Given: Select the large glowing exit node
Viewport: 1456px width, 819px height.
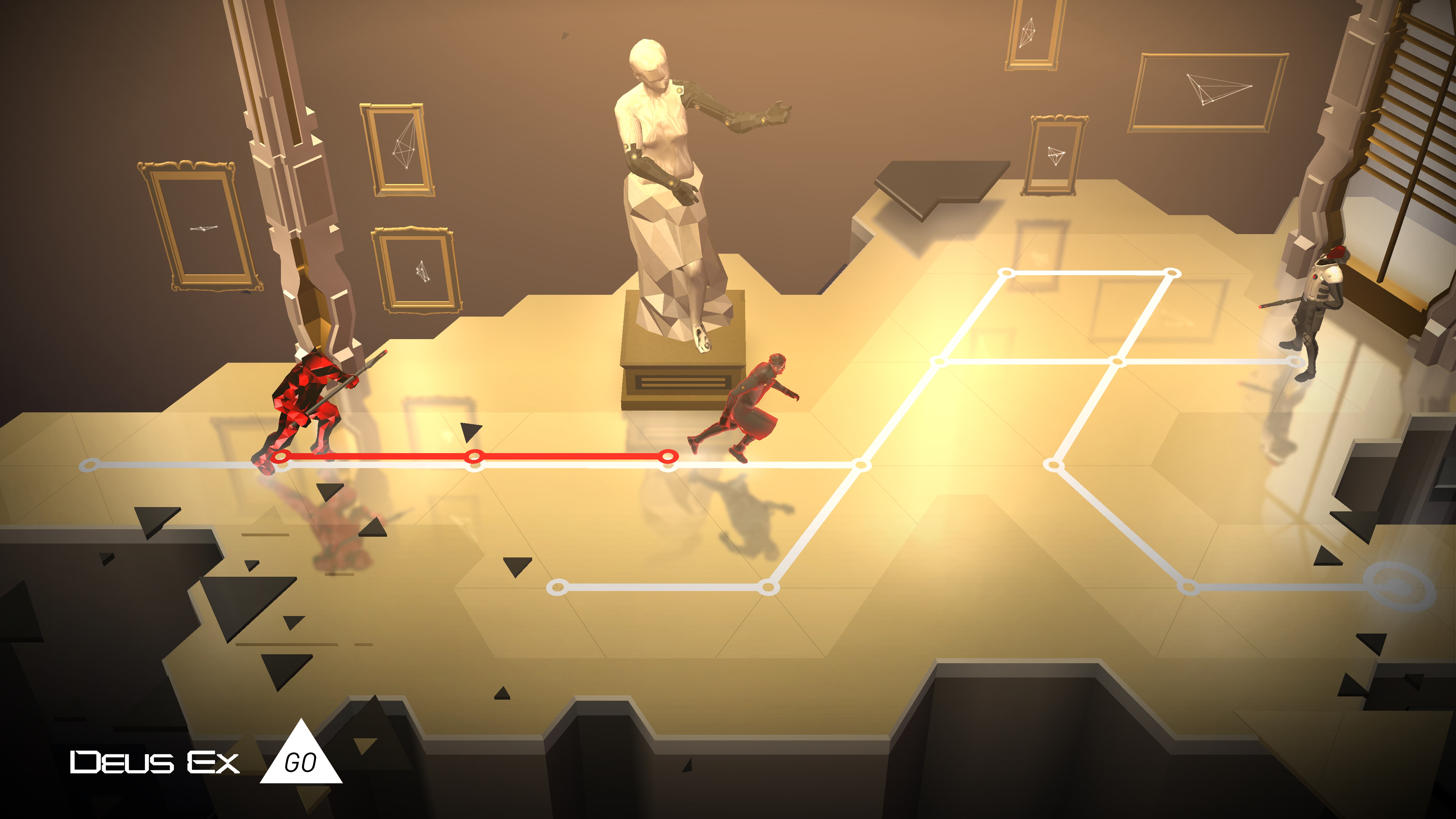Looking at the screenshot, I should coord(1398,587).
